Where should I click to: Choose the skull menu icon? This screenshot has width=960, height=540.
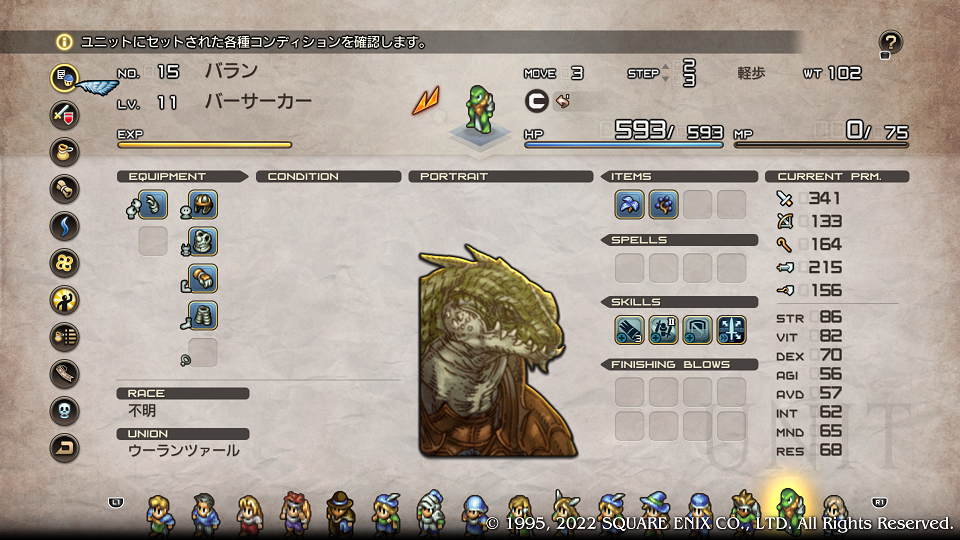coord(65,410)
